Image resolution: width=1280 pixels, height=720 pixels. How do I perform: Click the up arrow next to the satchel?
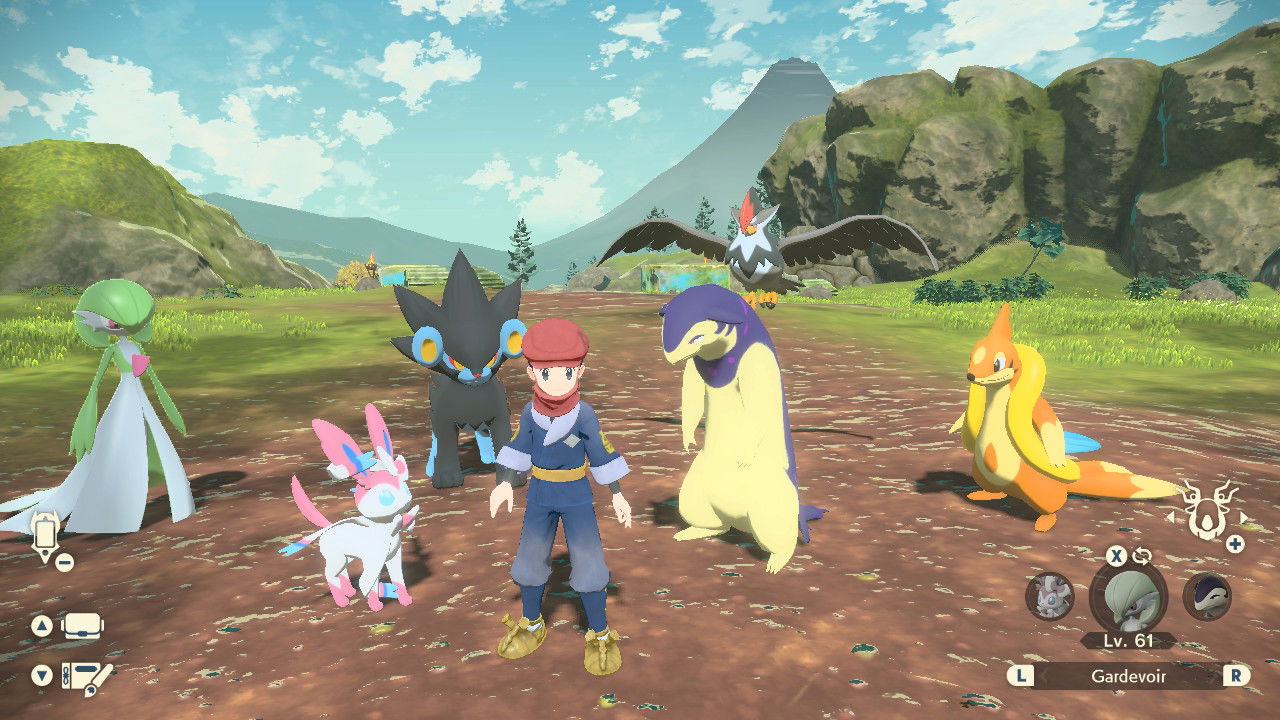pos(42,626)
